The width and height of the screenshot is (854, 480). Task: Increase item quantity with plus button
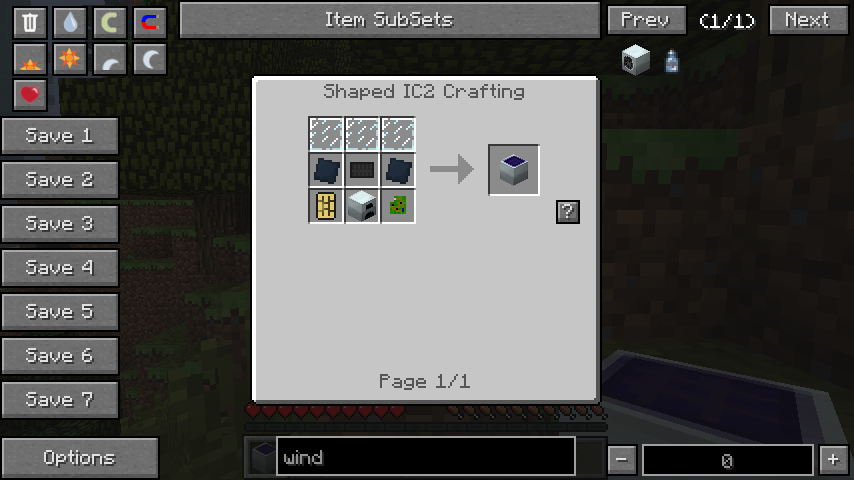point(832,460)
